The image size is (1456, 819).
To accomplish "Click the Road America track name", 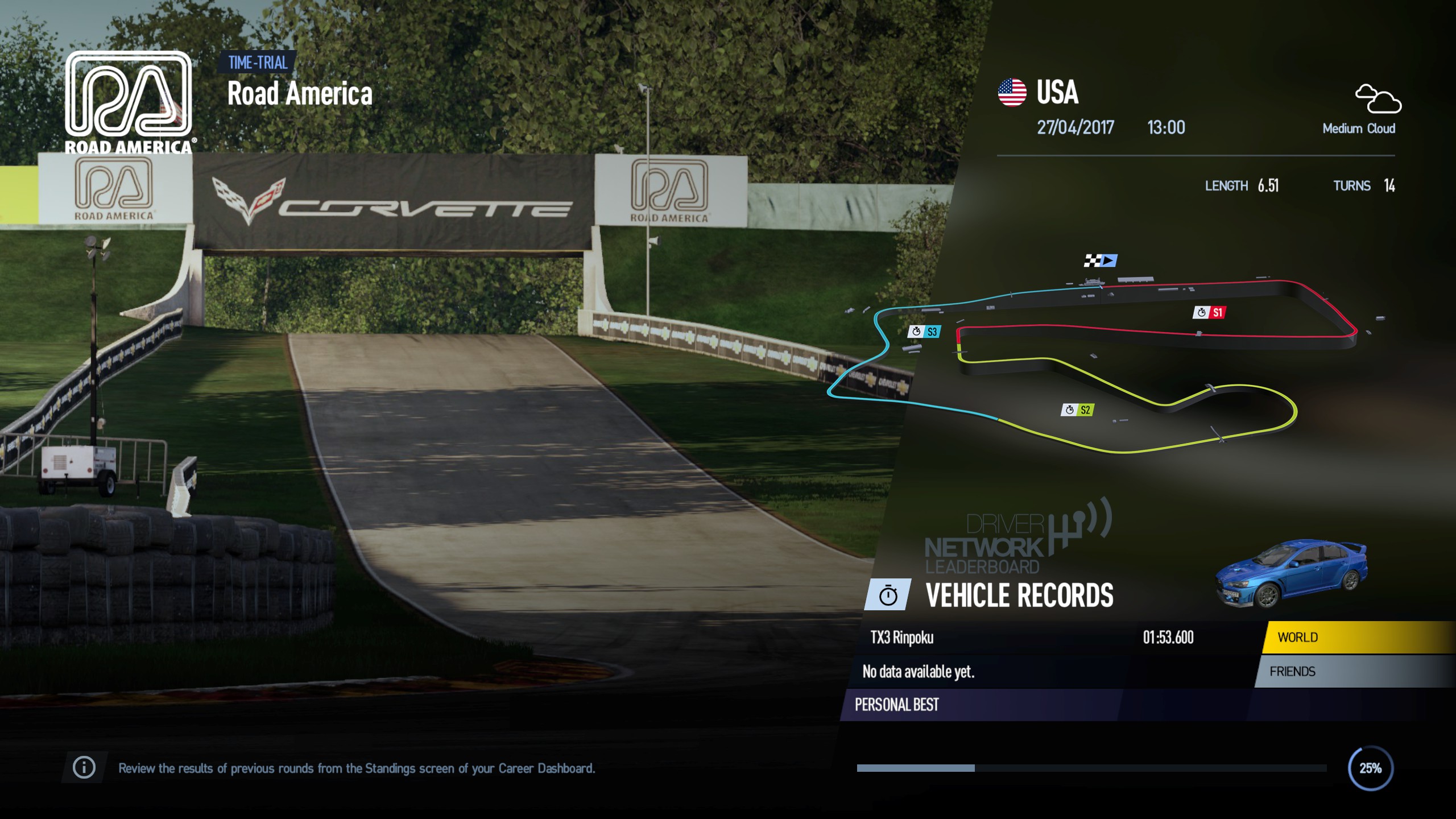I will [x=300, y=93].
